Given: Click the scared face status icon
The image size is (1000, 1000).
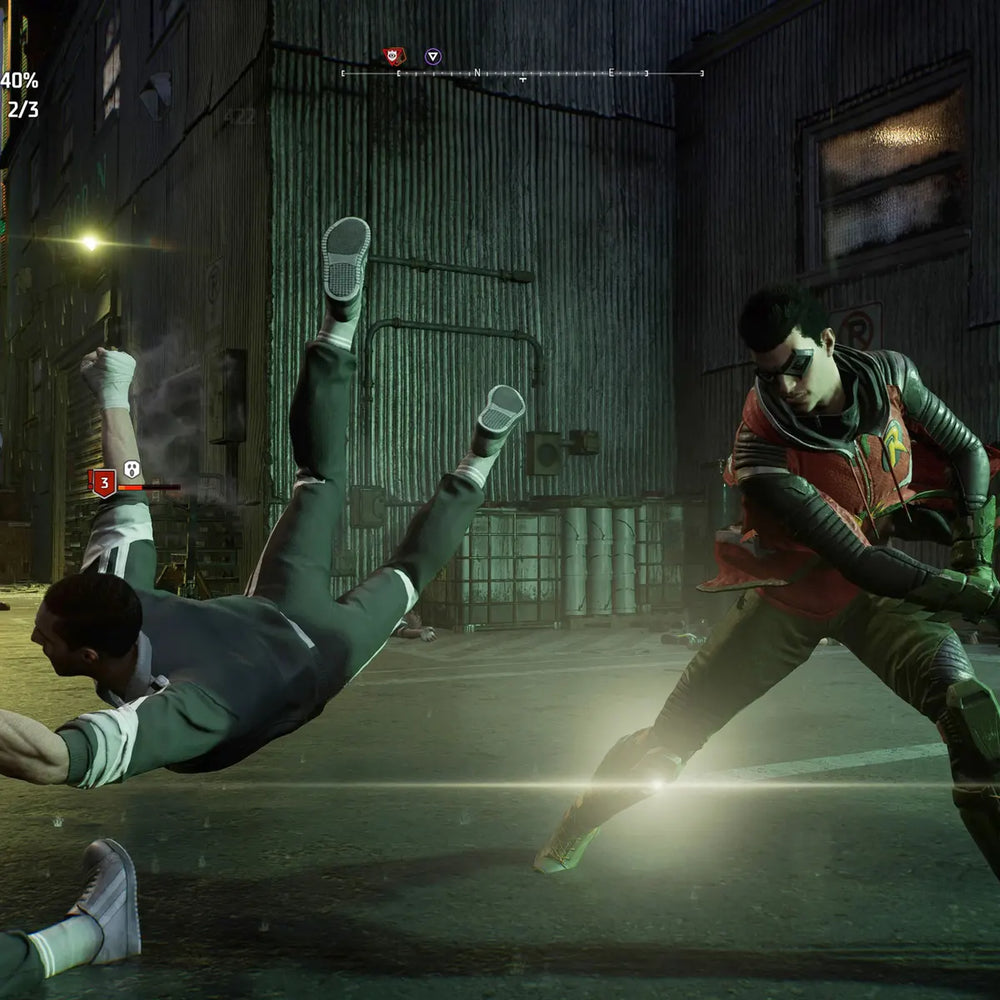Looking at the screenshot, I should [131, 468].
